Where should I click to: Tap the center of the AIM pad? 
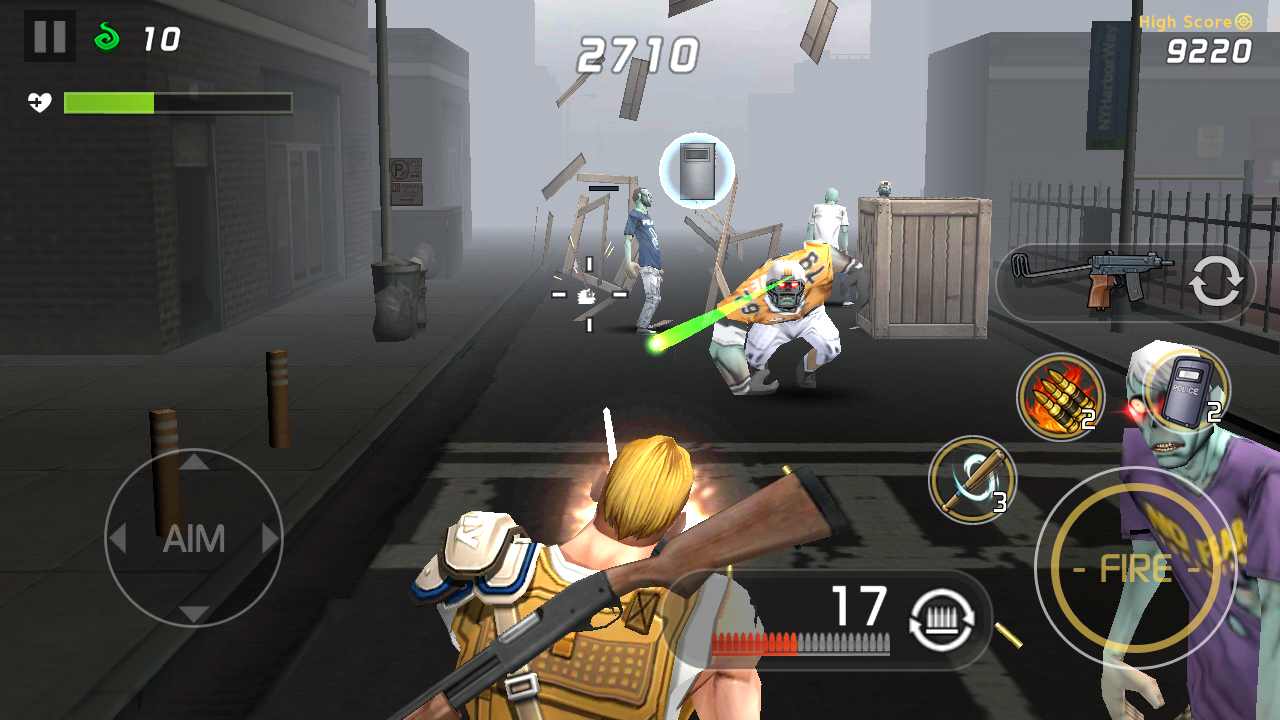point(193,540)
